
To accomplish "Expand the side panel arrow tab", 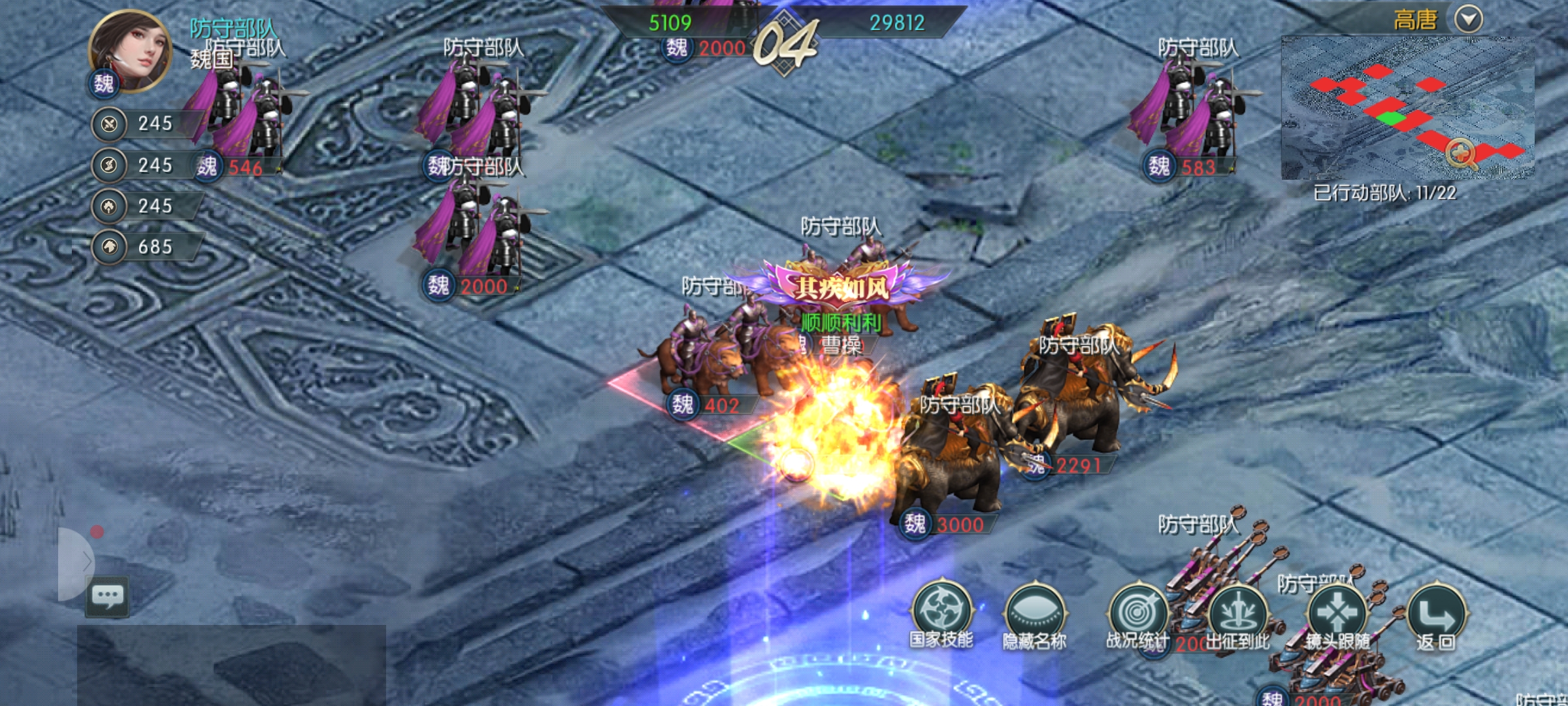I will 78,561.
